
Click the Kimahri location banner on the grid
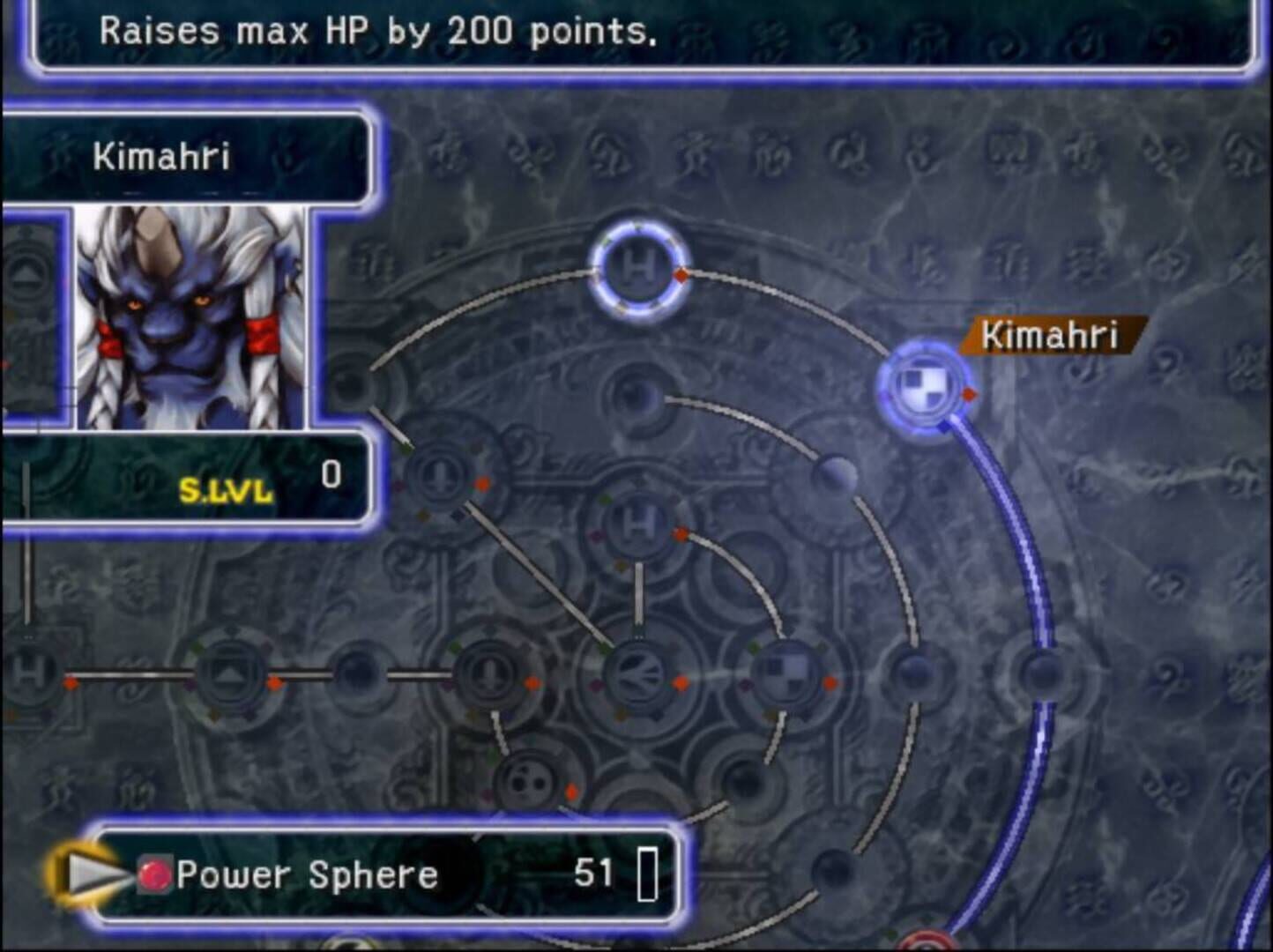coord(1052,335)
